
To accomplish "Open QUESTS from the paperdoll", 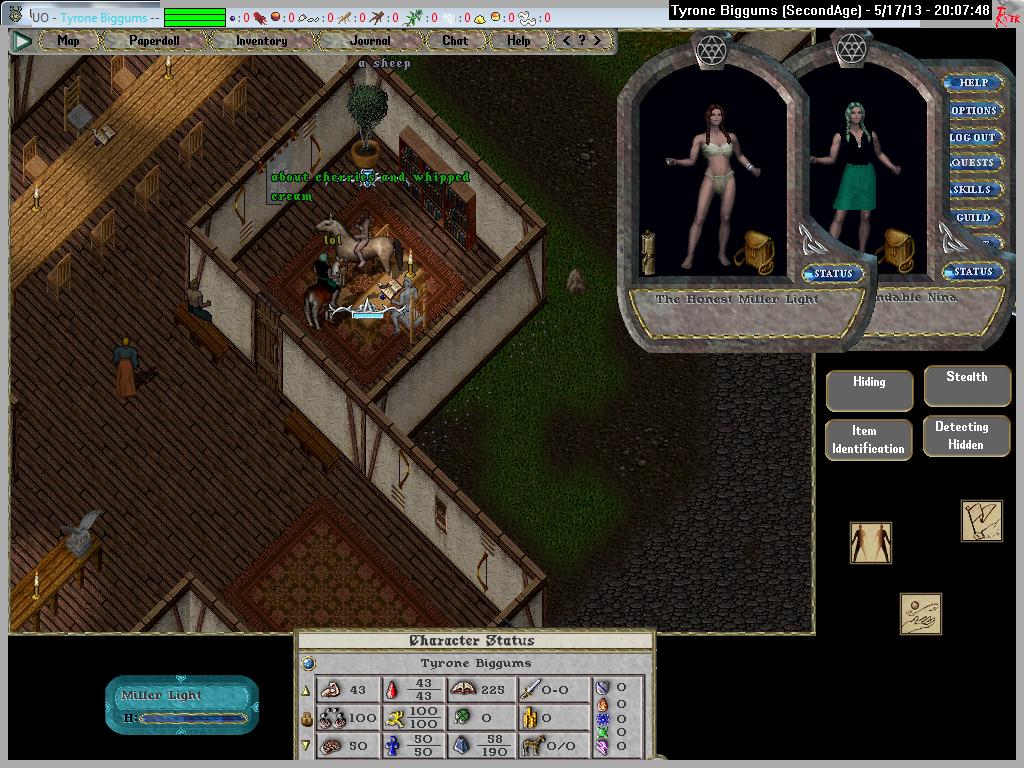I will click(973, 163).
